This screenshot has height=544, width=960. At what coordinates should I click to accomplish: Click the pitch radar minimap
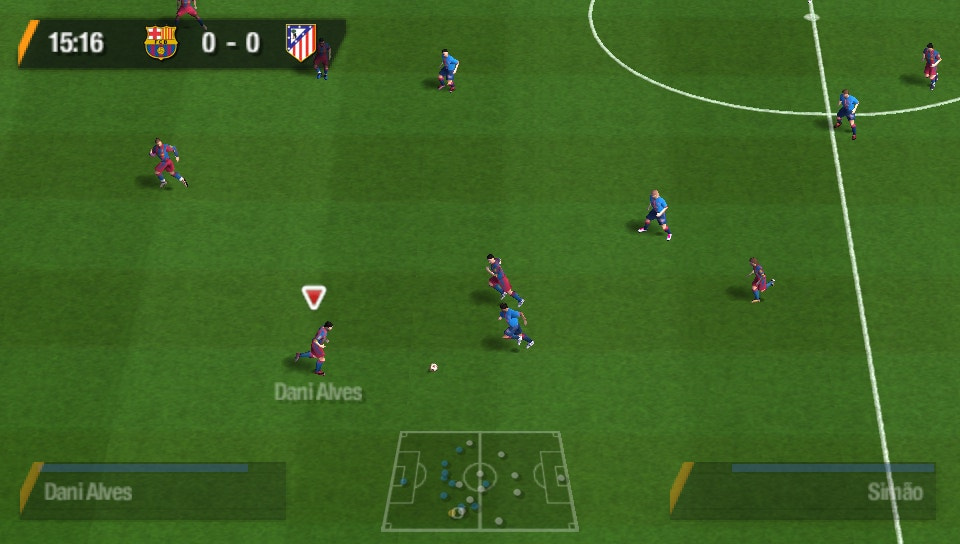click(479, 480)
